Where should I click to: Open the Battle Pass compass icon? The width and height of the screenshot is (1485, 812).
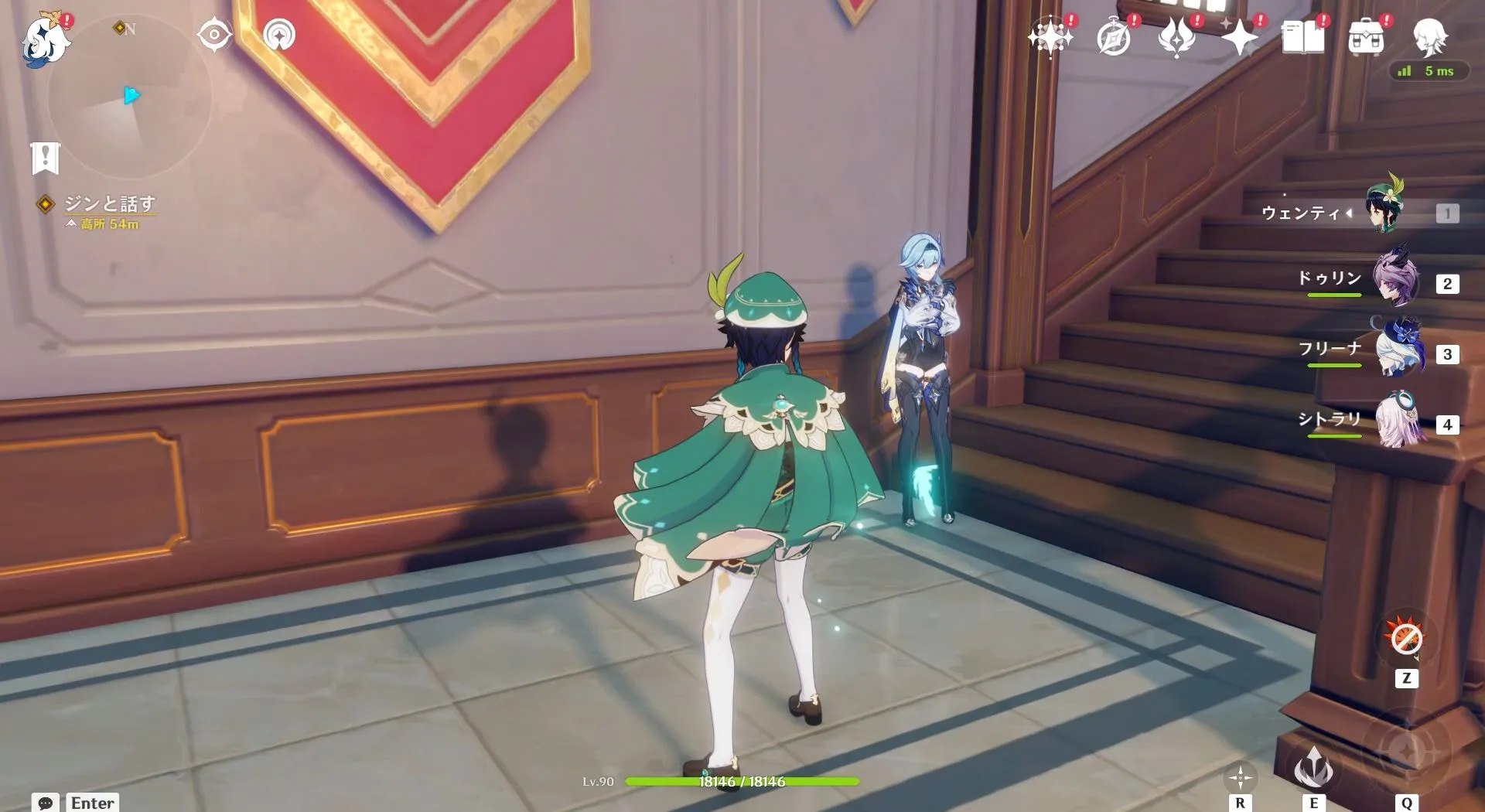click(1112, 35)
